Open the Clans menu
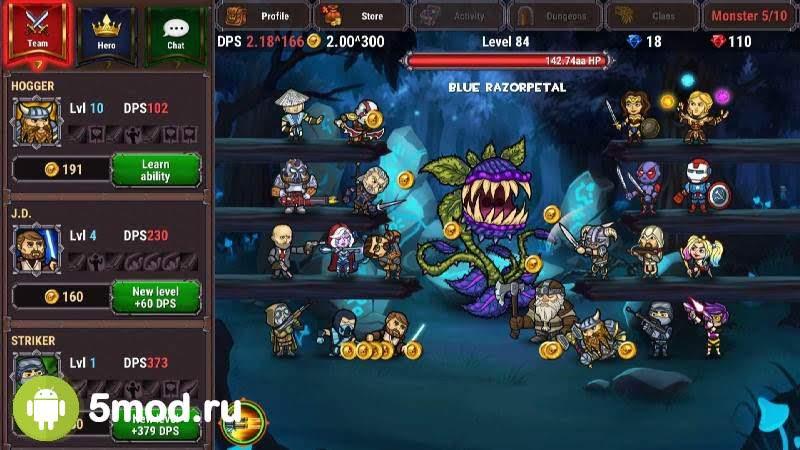 tap(650, 16)
